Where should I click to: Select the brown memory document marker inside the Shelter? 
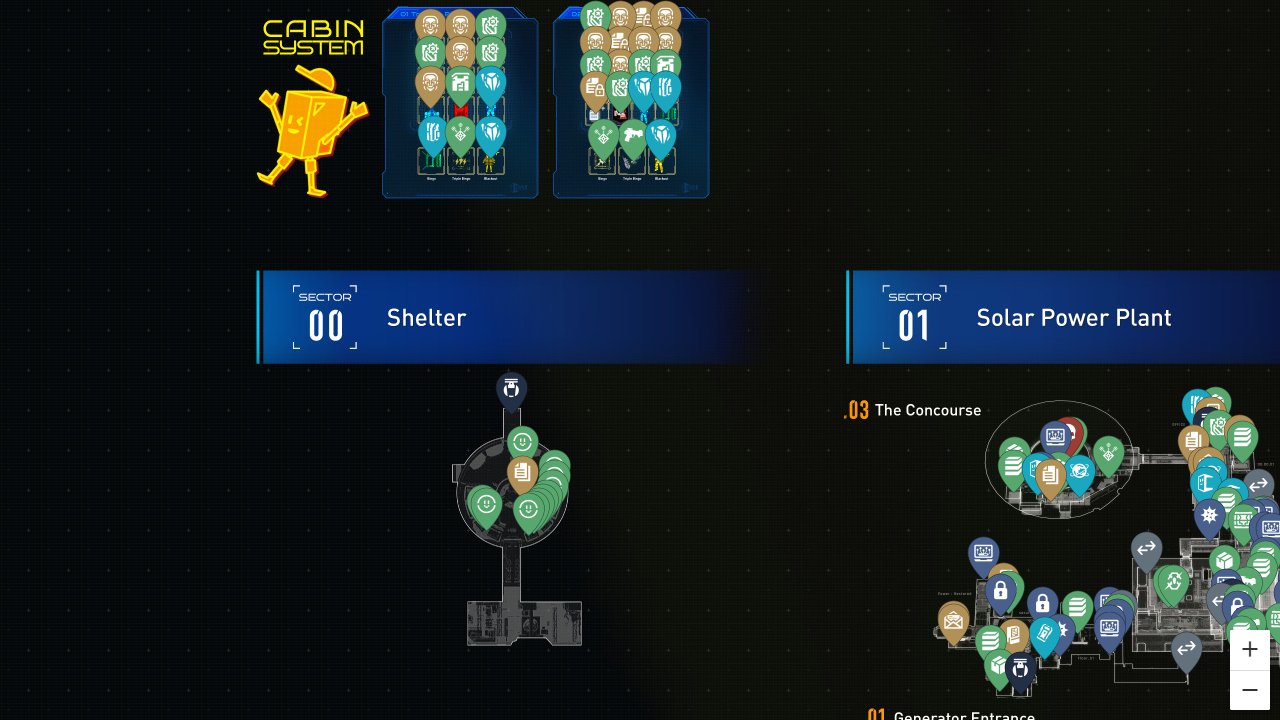pyautogui.click(x=522, y=473)
